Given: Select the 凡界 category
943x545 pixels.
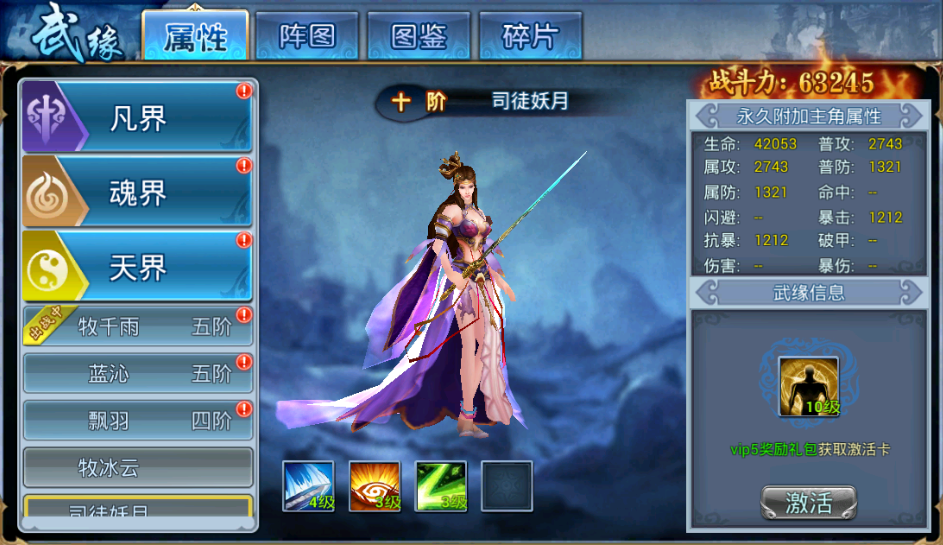Looking at the screenshot, I should coord(138,118).
